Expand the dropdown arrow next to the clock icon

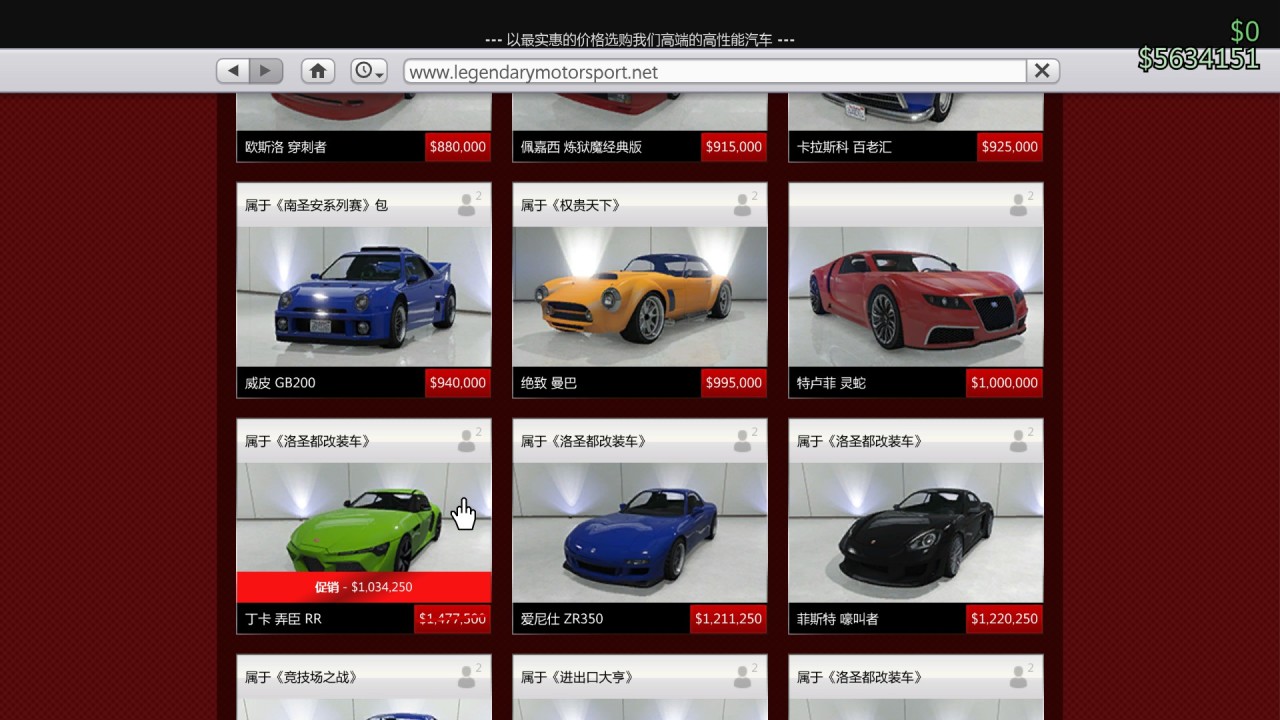(378, 75)
